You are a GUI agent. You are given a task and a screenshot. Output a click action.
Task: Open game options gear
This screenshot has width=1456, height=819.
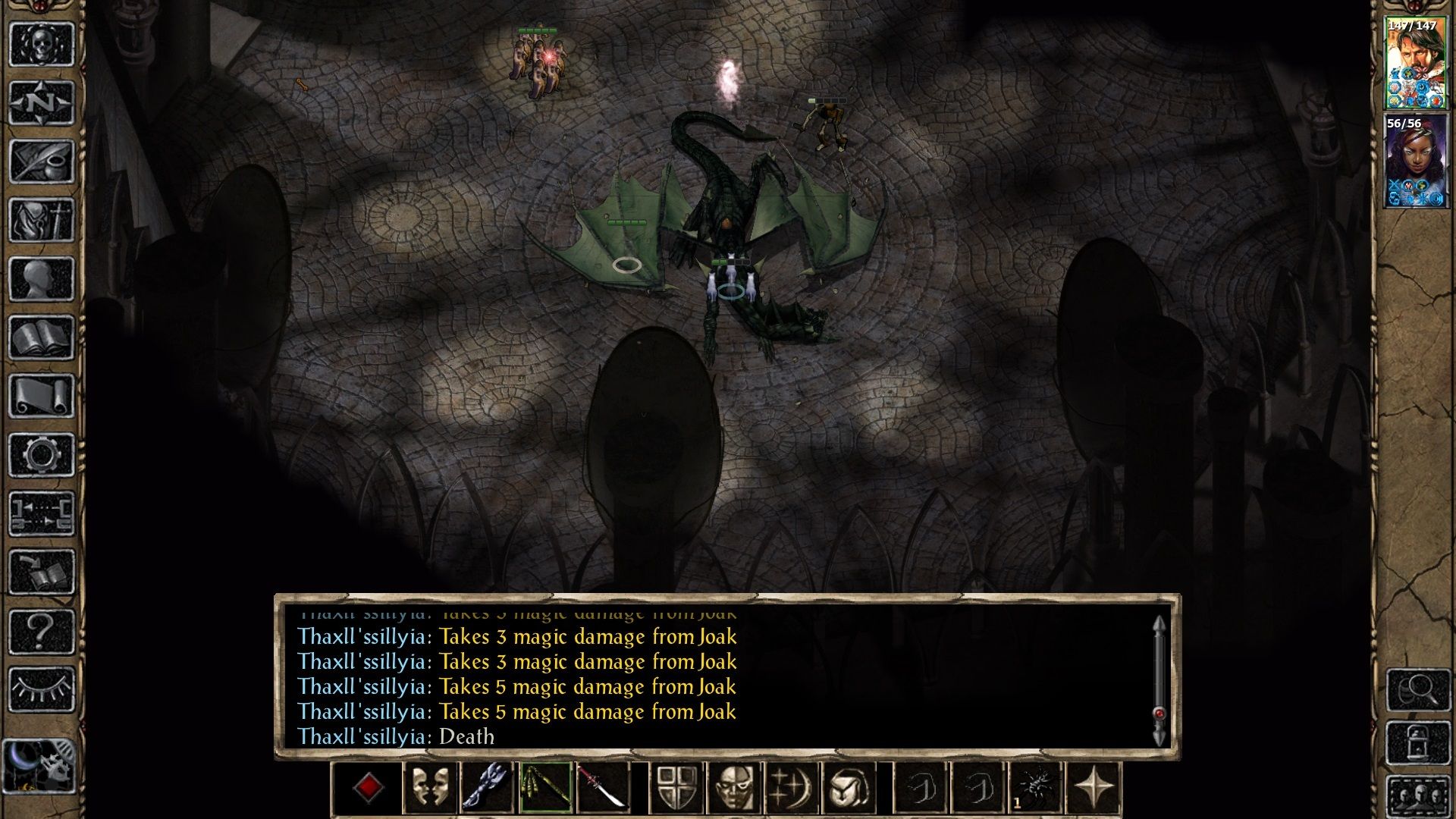[x=41, y=455]
